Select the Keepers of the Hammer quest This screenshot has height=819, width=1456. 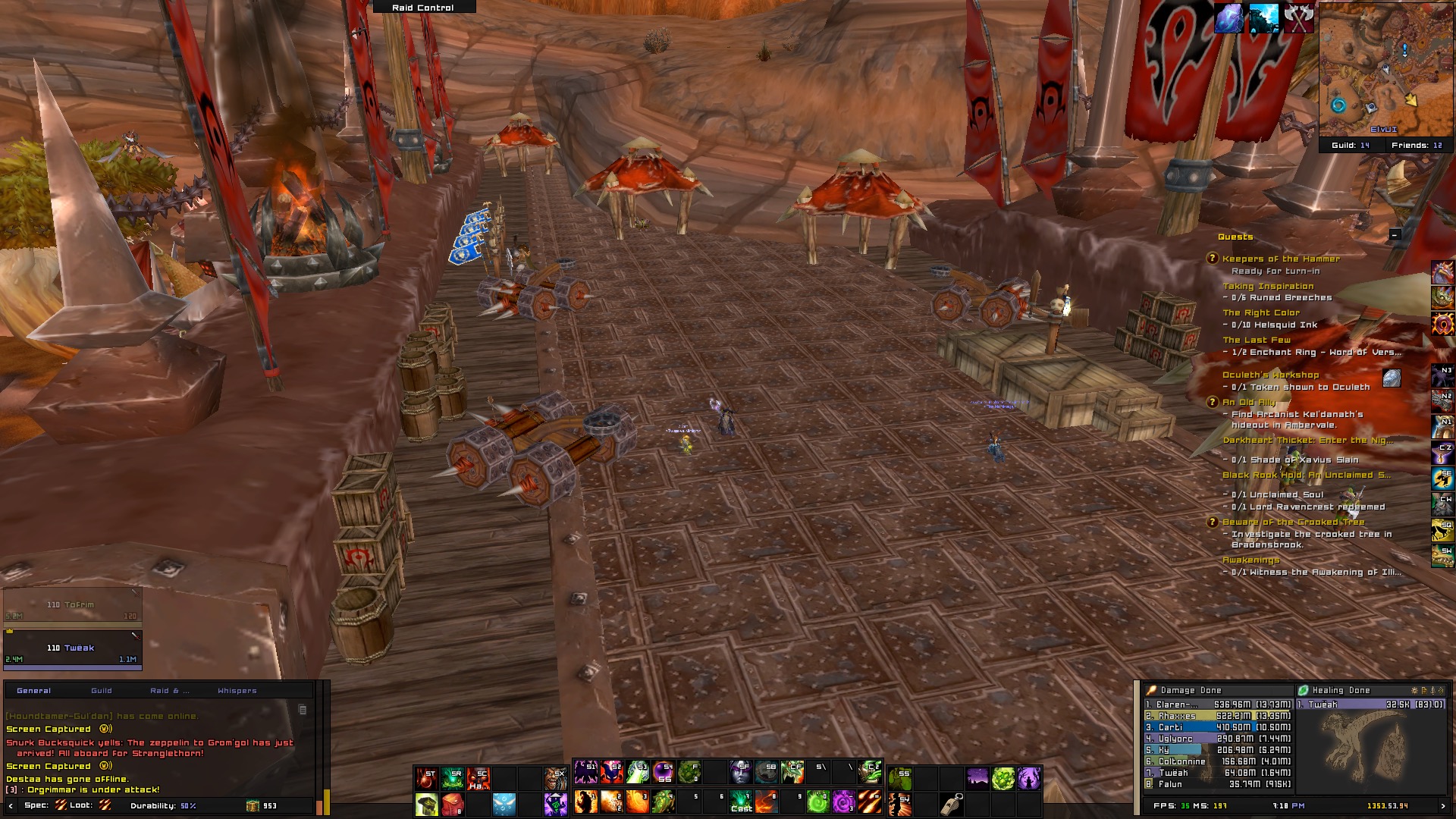tap(1281, 259)
